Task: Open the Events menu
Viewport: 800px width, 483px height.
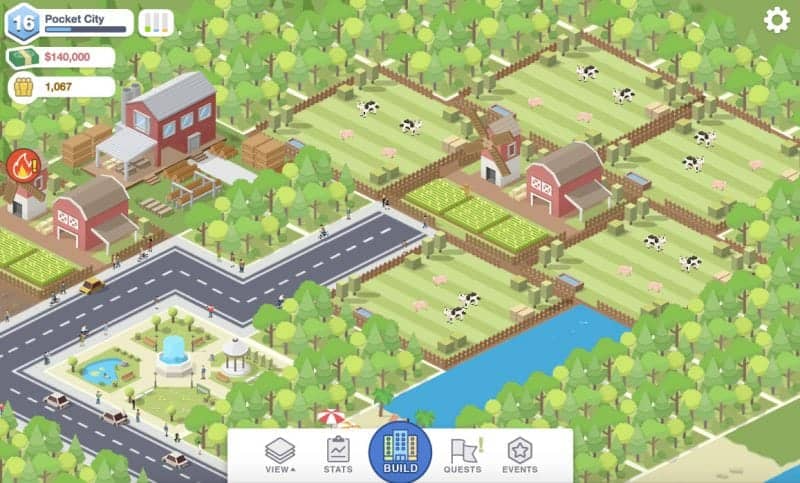Action: click(x=520, y=455)
